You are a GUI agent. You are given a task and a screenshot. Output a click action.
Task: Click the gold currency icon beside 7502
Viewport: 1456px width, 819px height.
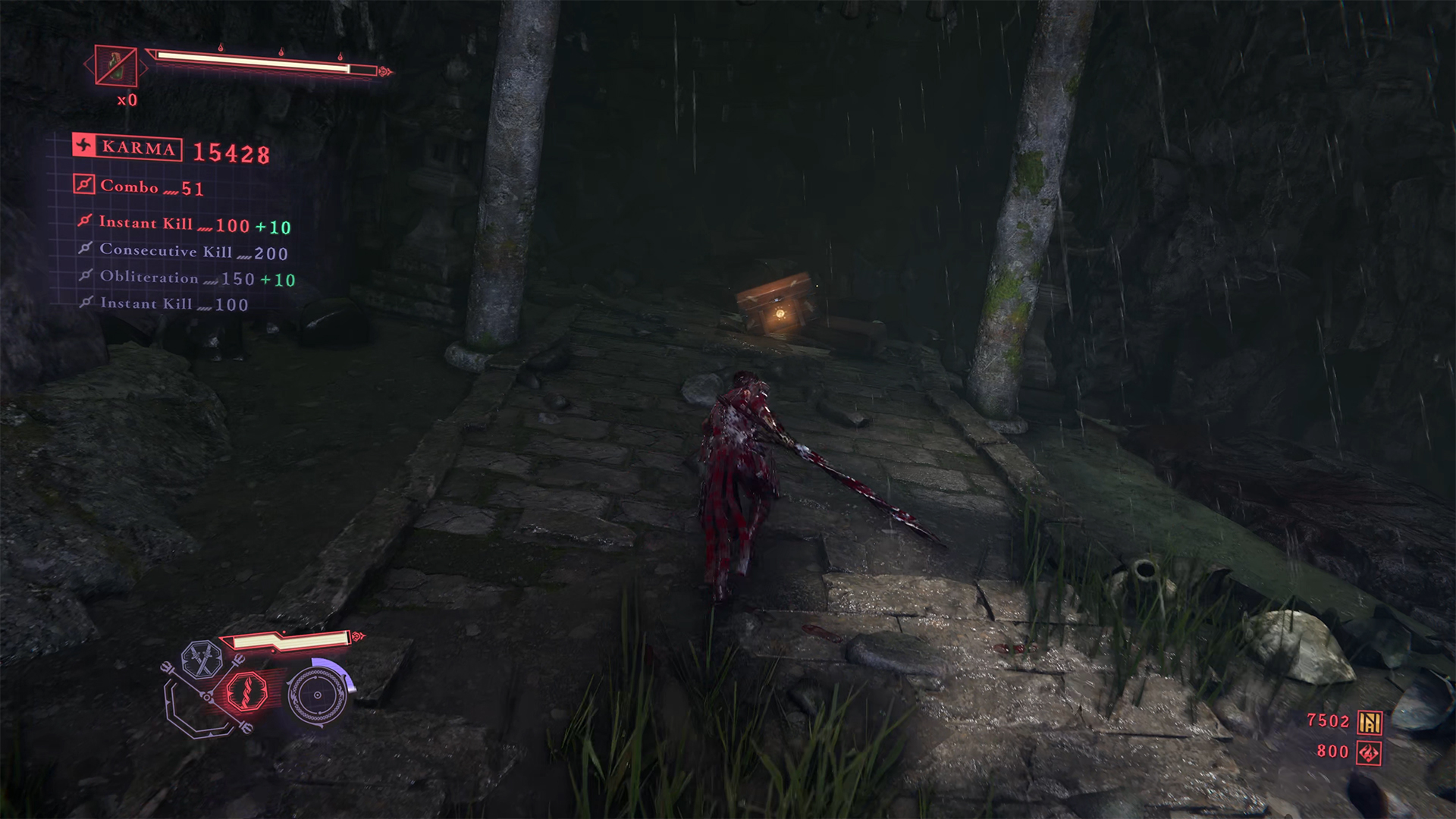point(1369,722)
